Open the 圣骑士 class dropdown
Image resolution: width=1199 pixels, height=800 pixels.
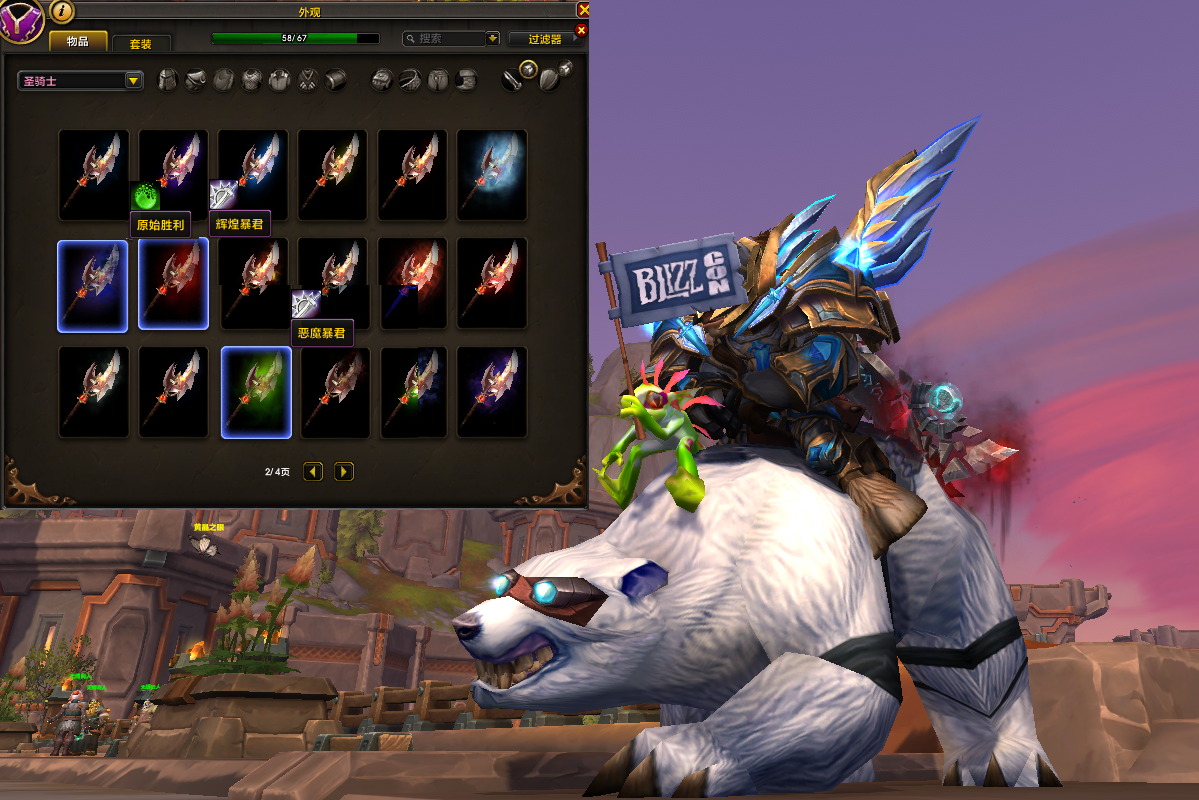tap(80, 81)
